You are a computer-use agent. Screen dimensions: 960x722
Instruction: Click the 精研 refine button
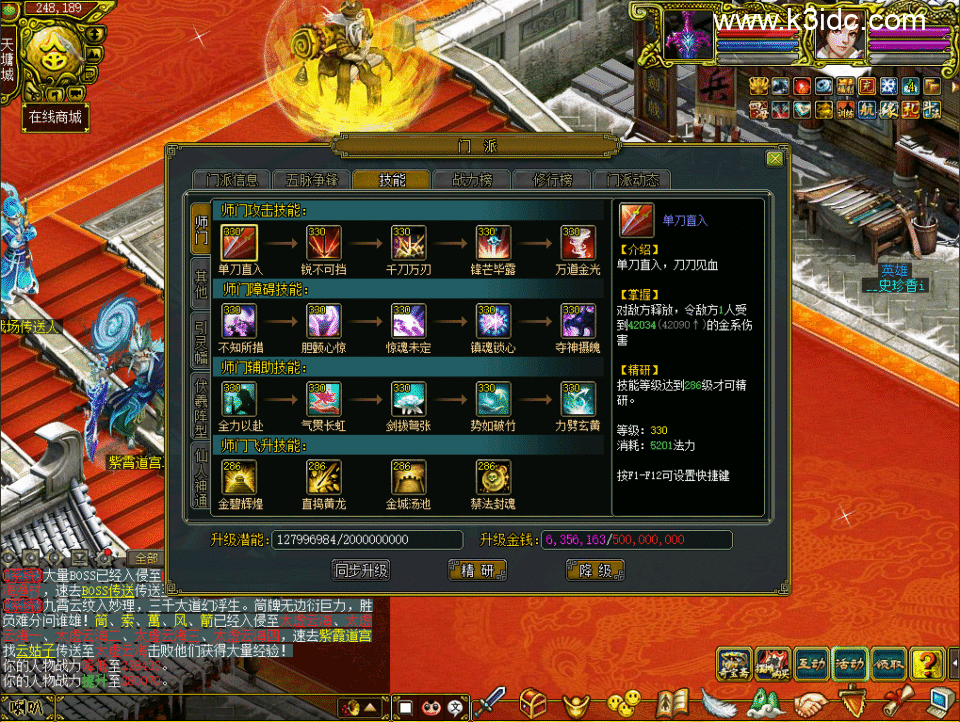click(478, 570)
